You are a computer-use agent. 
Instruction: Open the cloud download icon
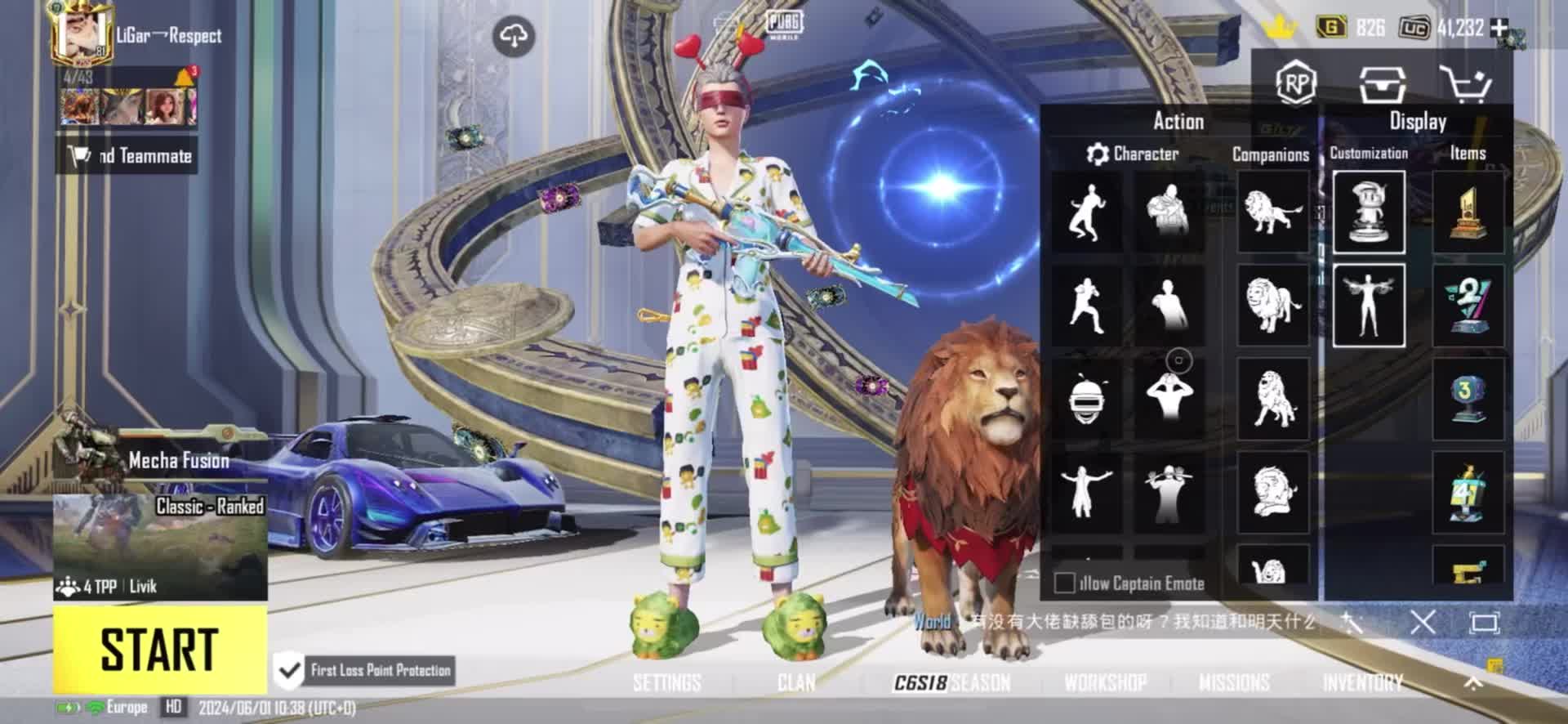click(514, 36)
